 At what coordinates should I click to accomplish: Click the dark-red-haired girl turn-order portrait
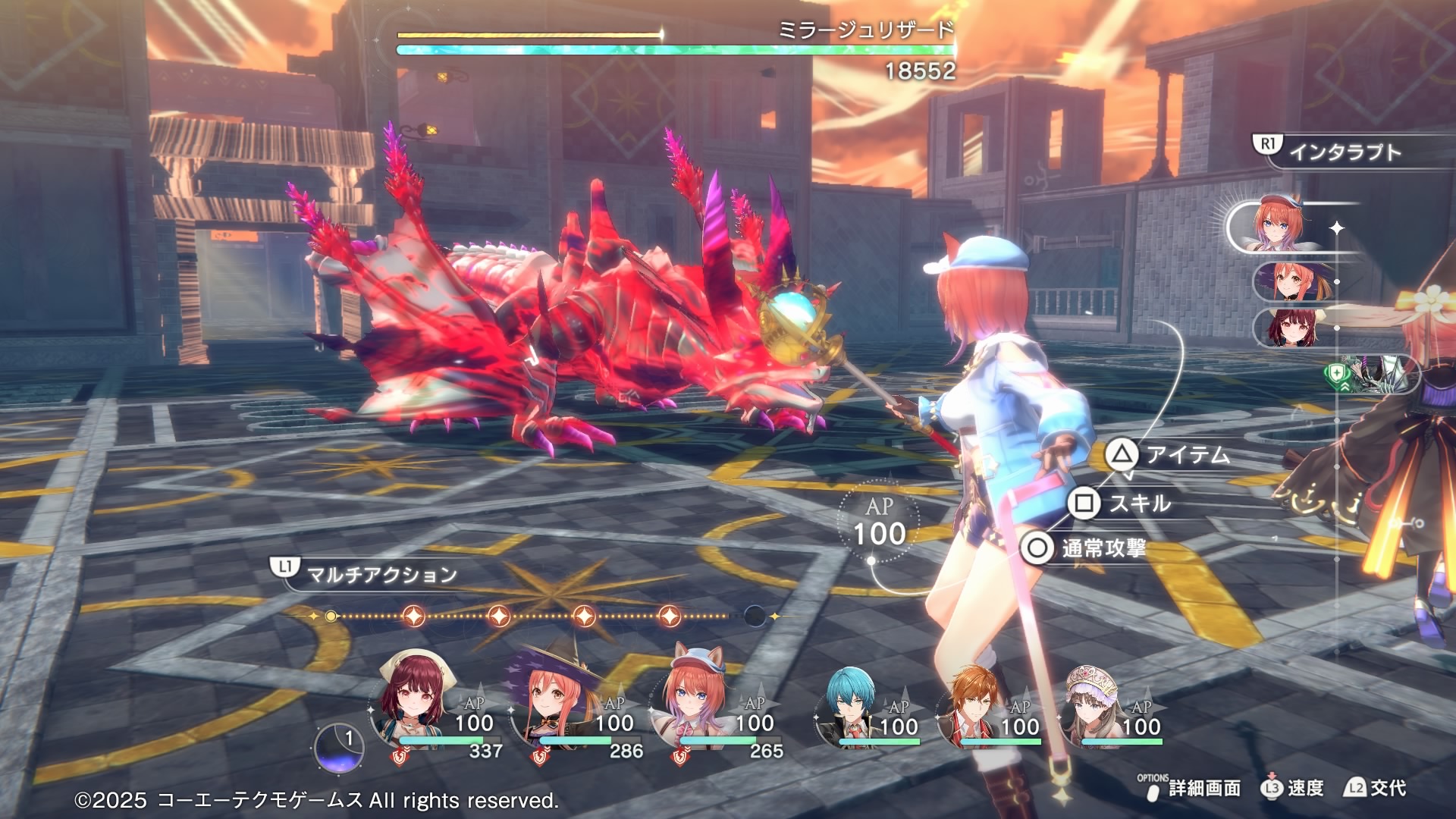click(x=1287, y=328)
